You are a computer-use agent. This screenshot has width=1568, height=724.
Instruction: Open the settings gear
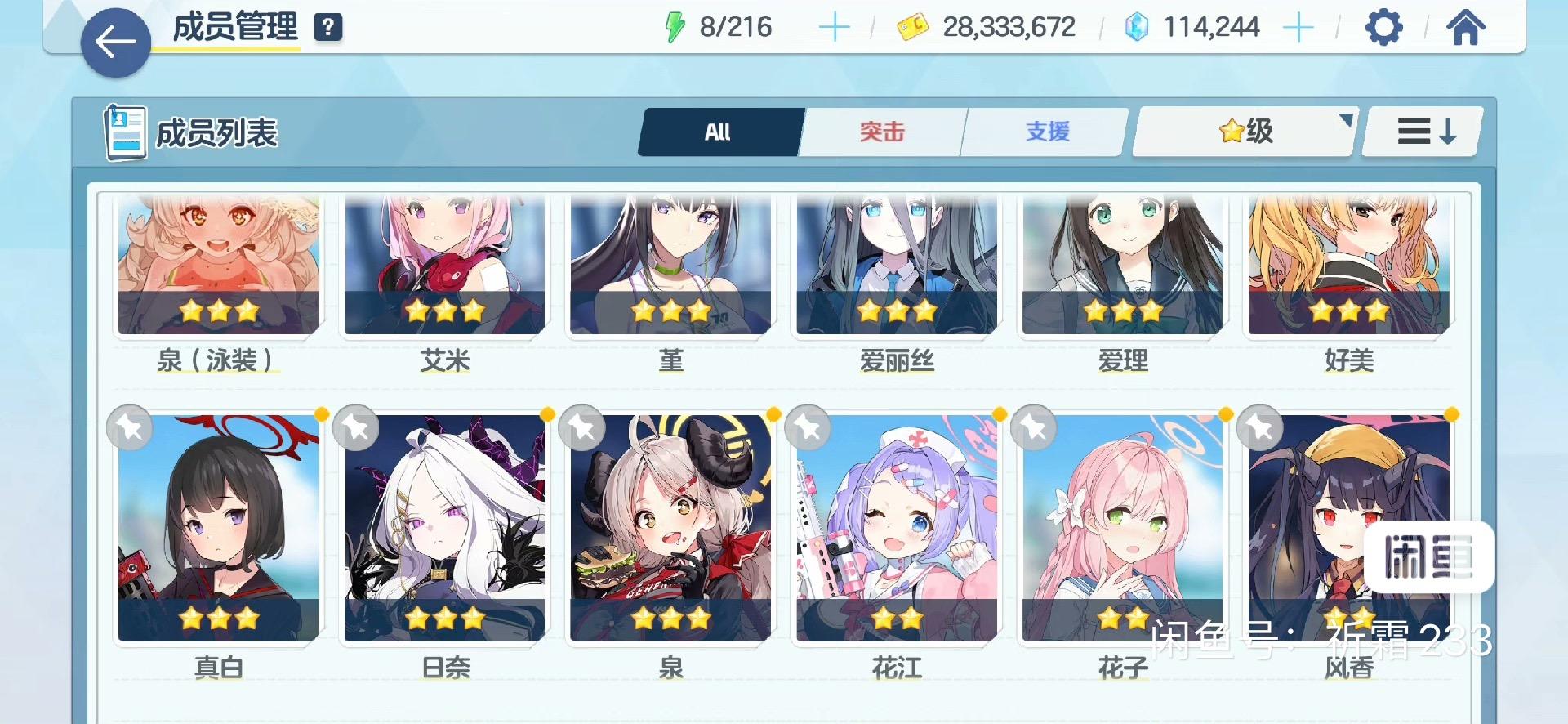click(x=1382, y=27)
